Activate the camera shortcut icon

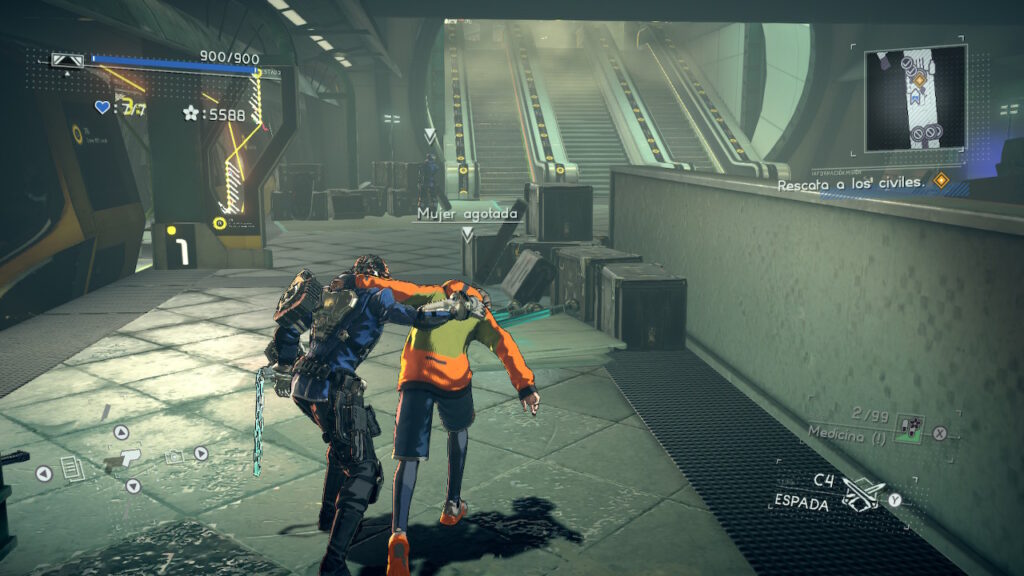point(173,456)
